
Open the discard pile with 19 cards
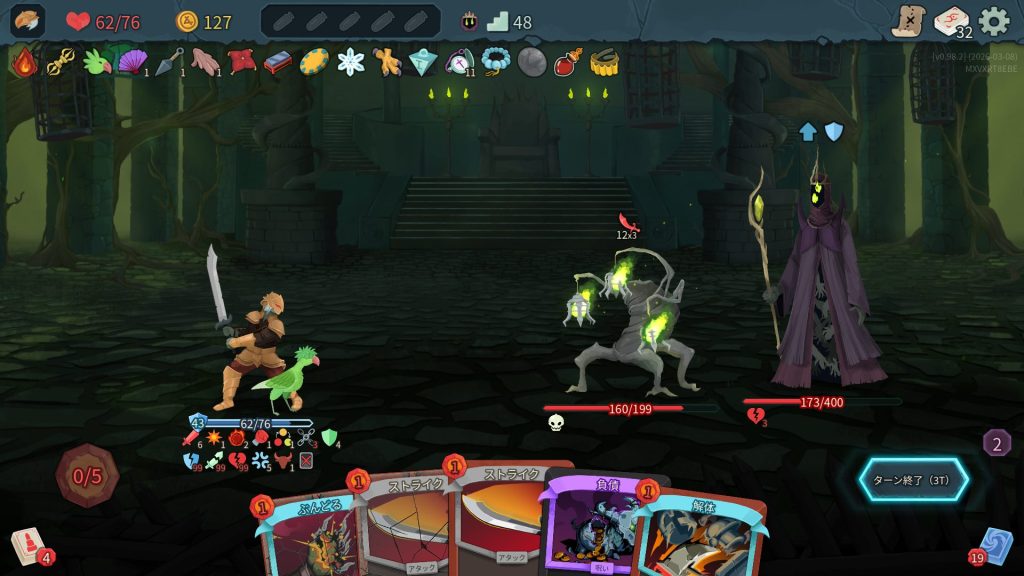coord(994,547)
